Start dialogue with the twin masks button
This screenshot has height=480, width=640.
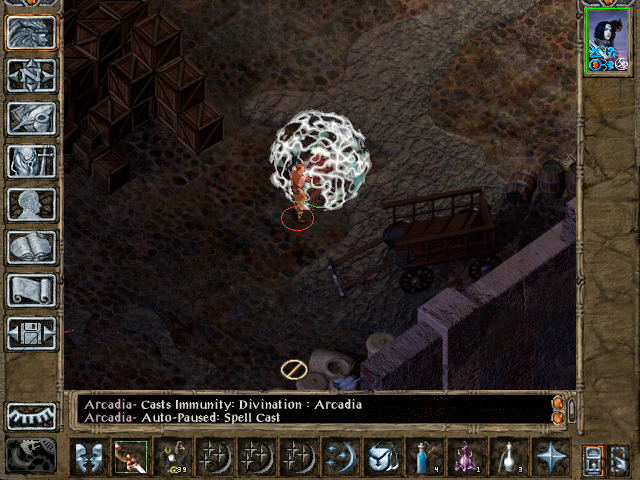pos(89,458)
